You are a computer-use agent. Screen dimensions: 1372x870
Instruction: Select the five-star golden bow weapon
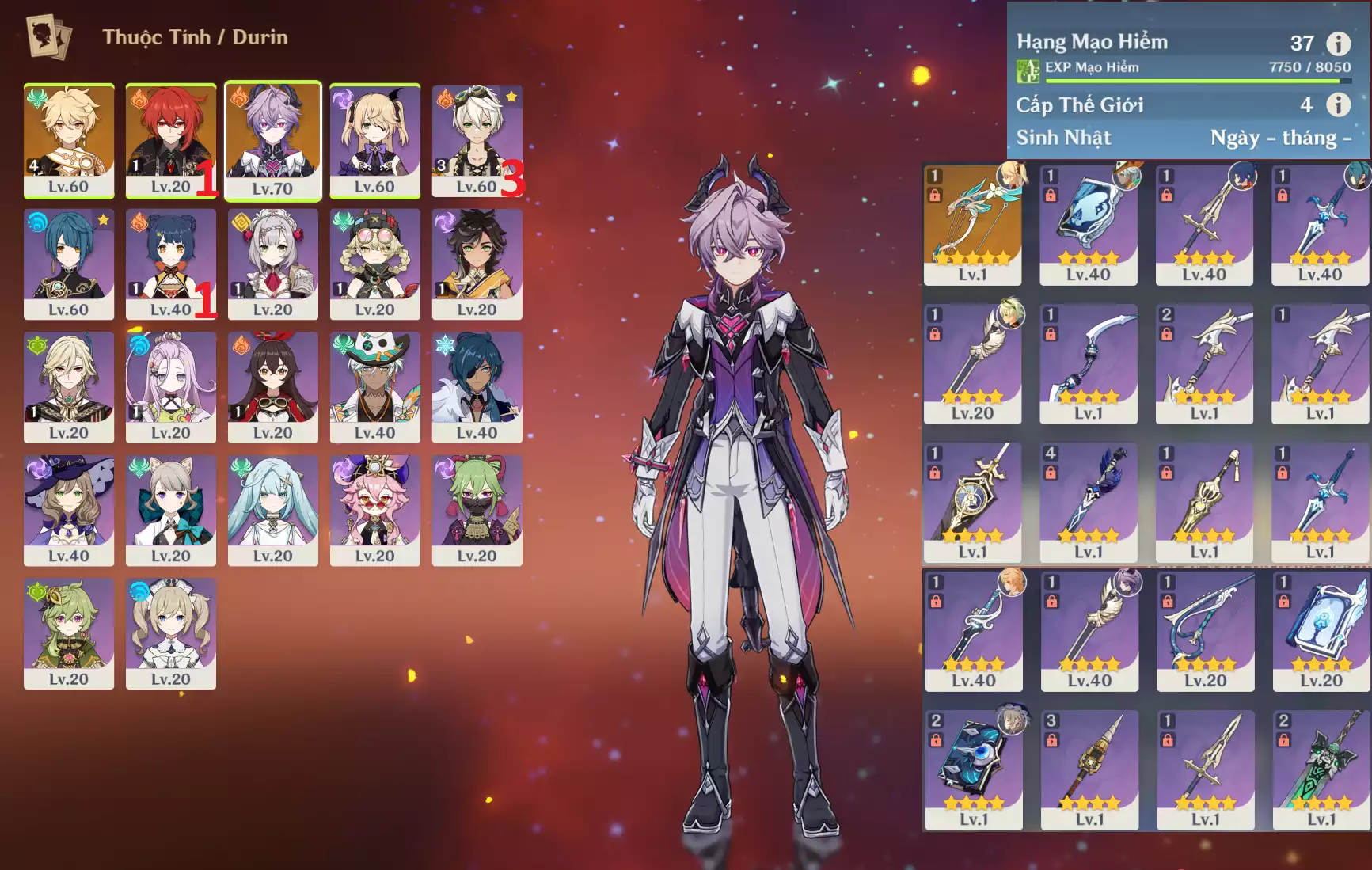click(972, 224)
